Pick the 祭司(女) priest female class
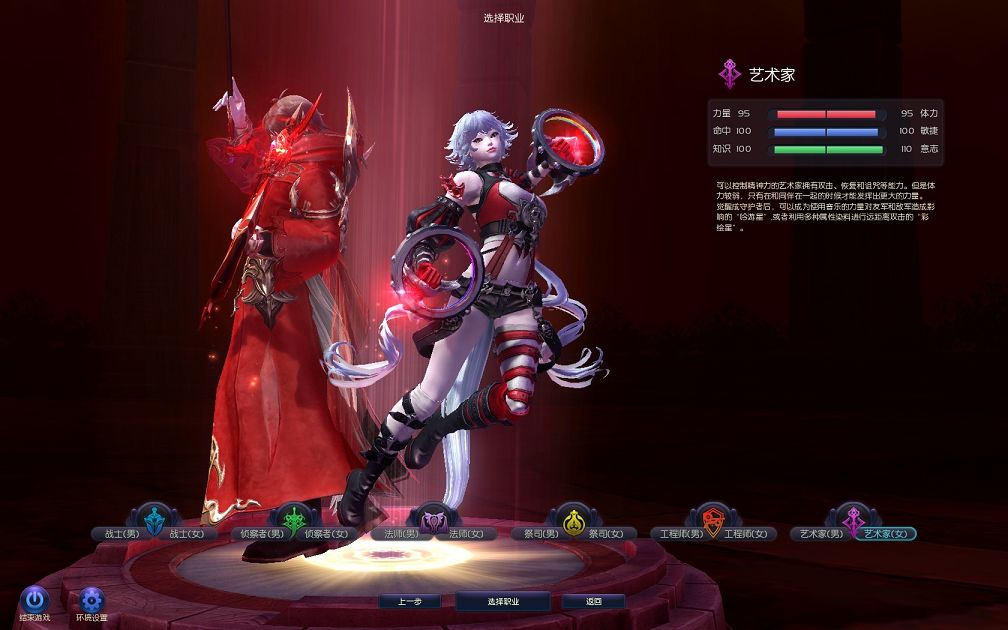Viewport: 1008px width, 630px height. pyautogui.click(x=605, y=534)
